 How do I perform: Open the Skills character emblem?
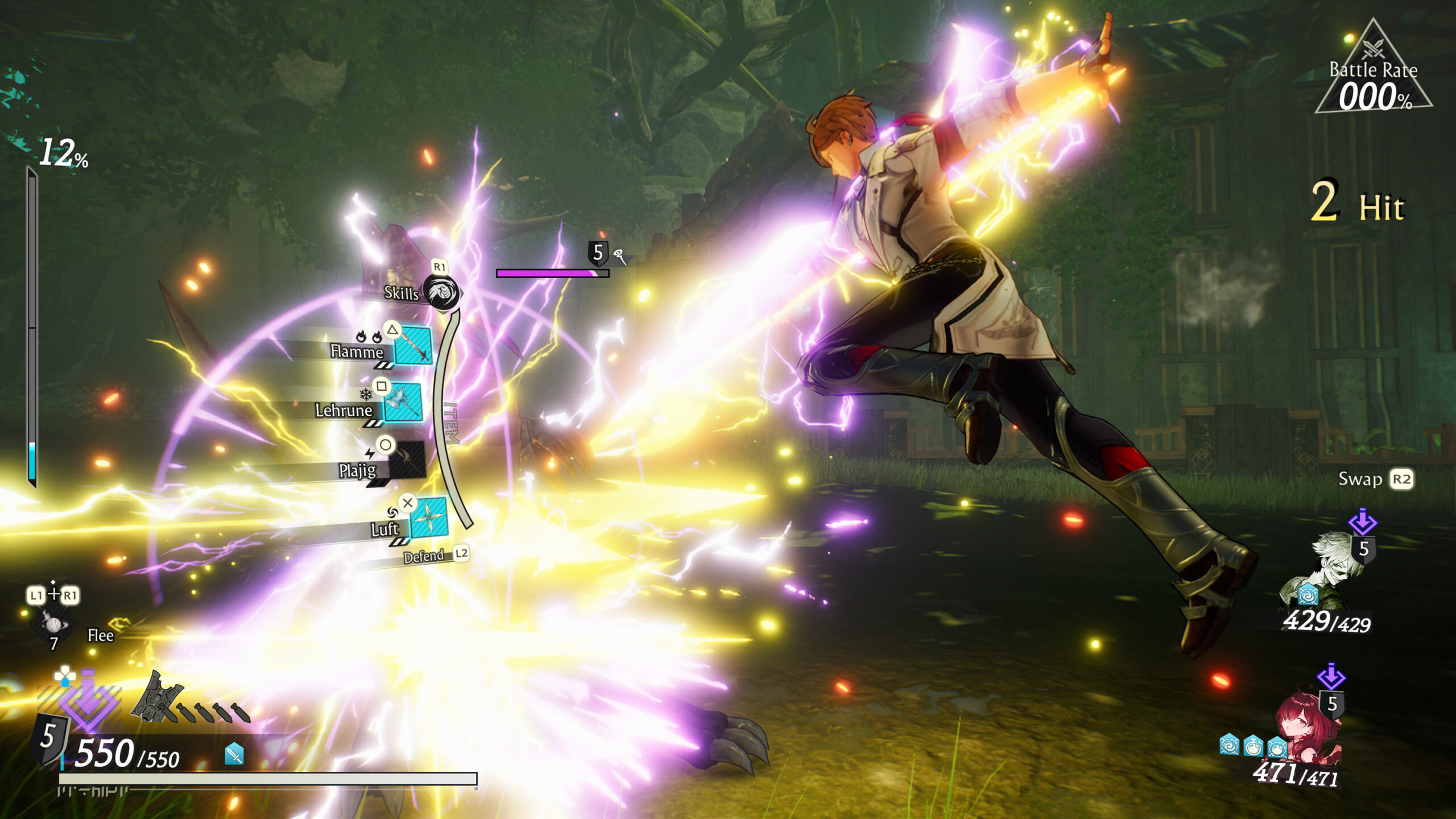click(x=441, y=293)
